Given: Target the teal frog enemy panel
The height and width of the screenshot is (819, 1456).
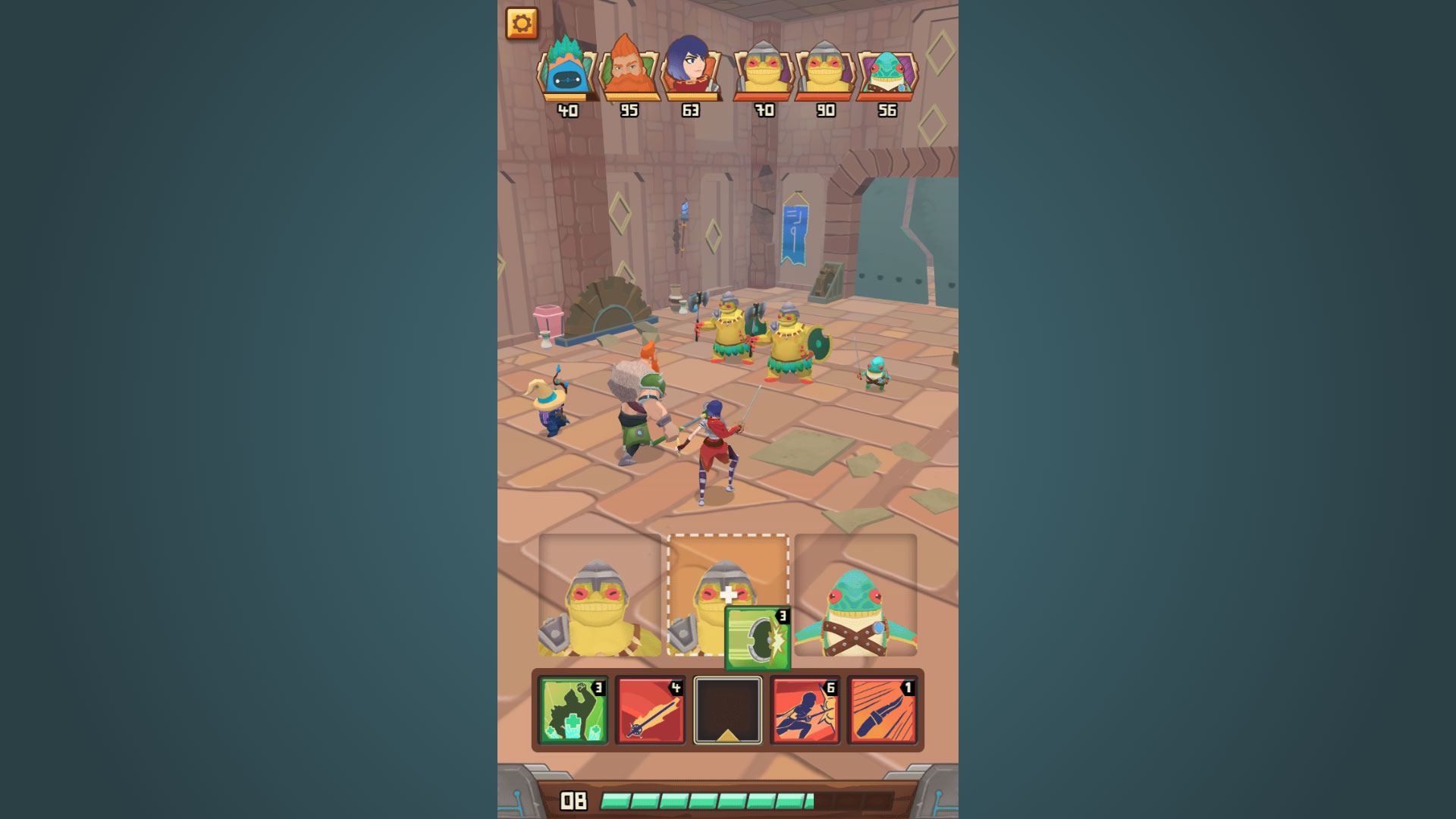Looking at the screenshot, I should pos(855,596).
